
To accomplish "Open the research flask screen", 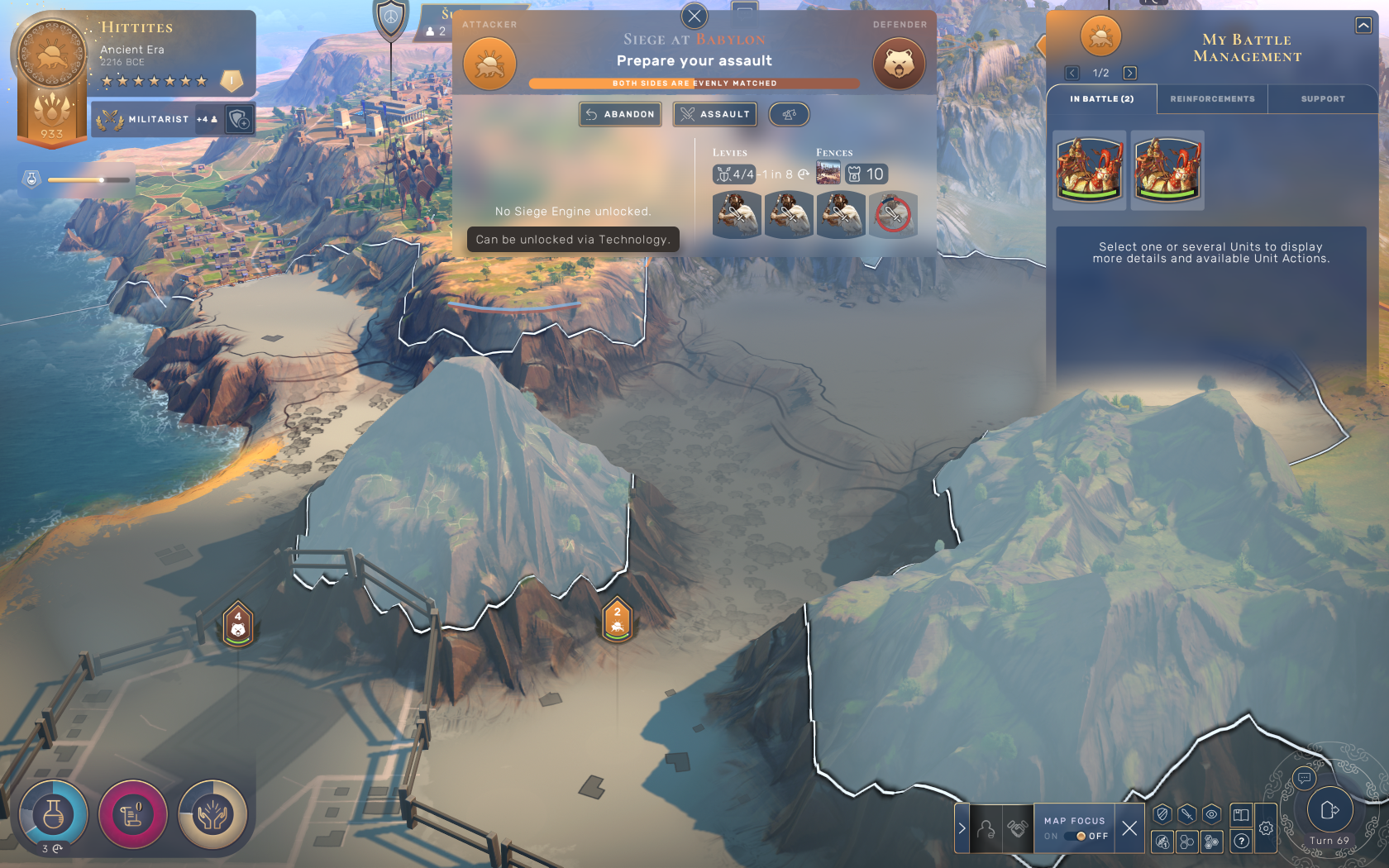I will 53,815.
